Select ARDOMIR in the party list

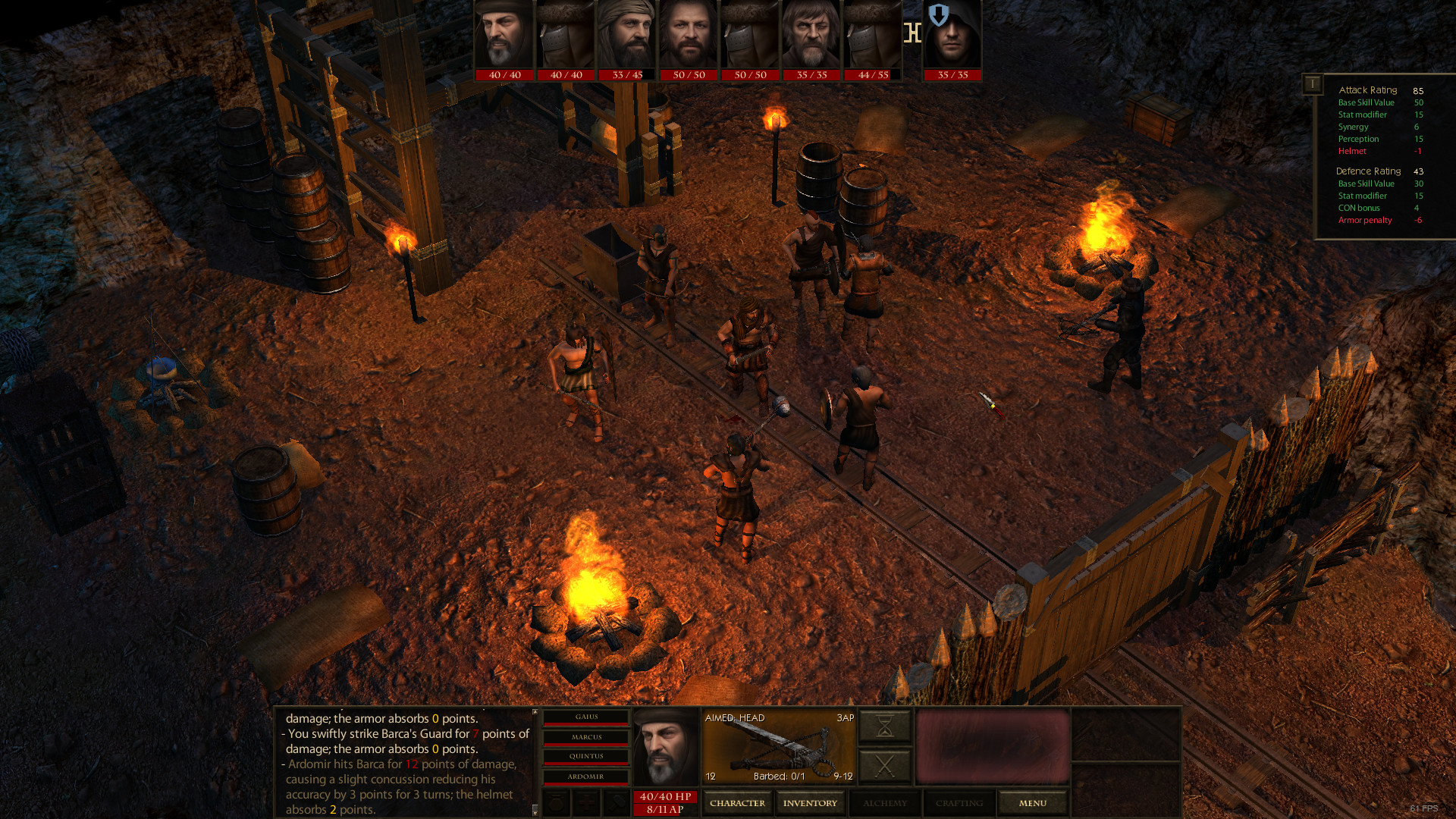[585, 777]
